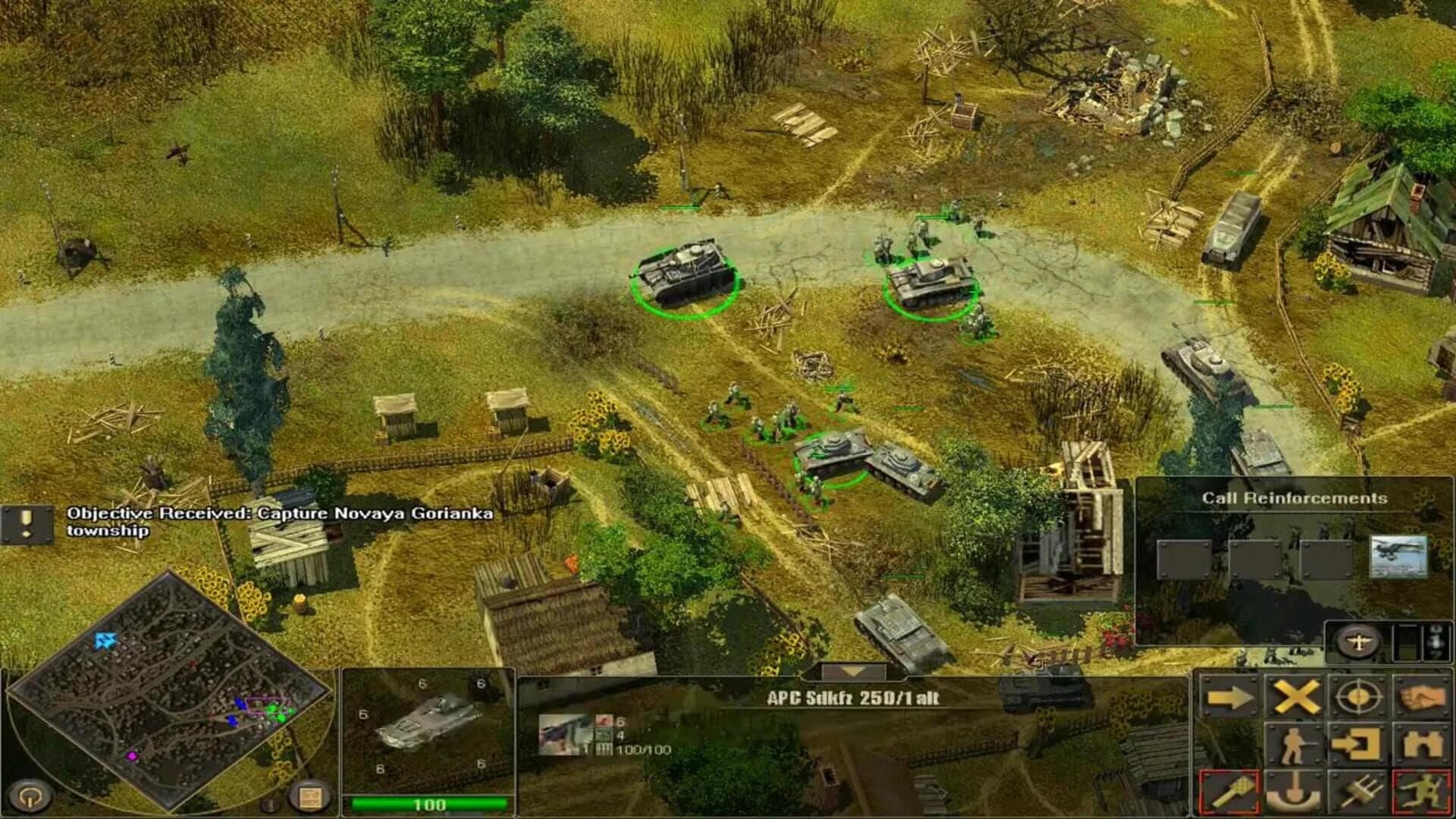Click the infantry stance soldier icon
This screenshot has width=1456, height=819.
pyautogui.click(x=1293, y=745)
